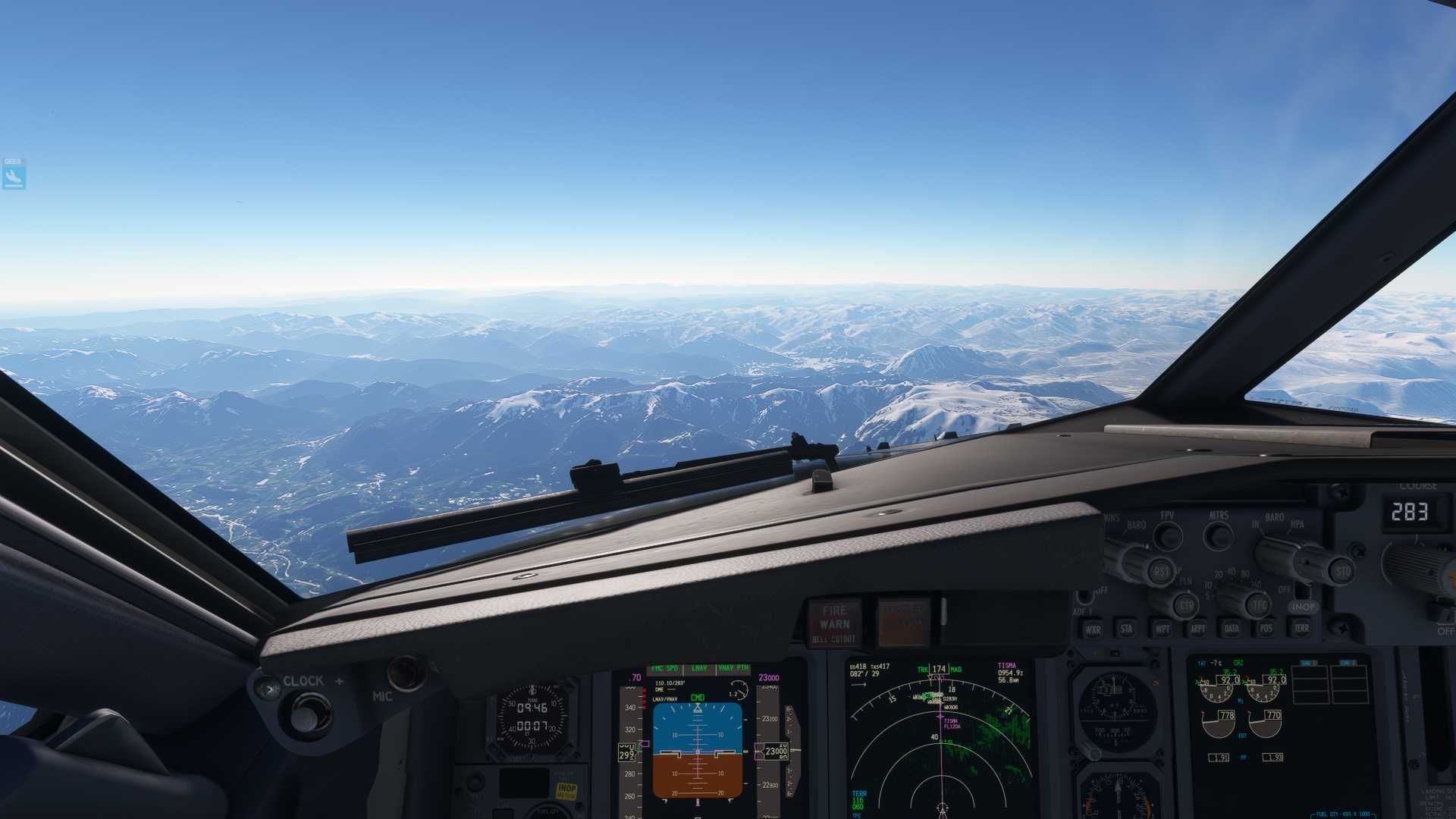Toggle the WXR weather radar button
Image resolution: width=1456 pixels, height=819 pixels.
(1093, 629)
